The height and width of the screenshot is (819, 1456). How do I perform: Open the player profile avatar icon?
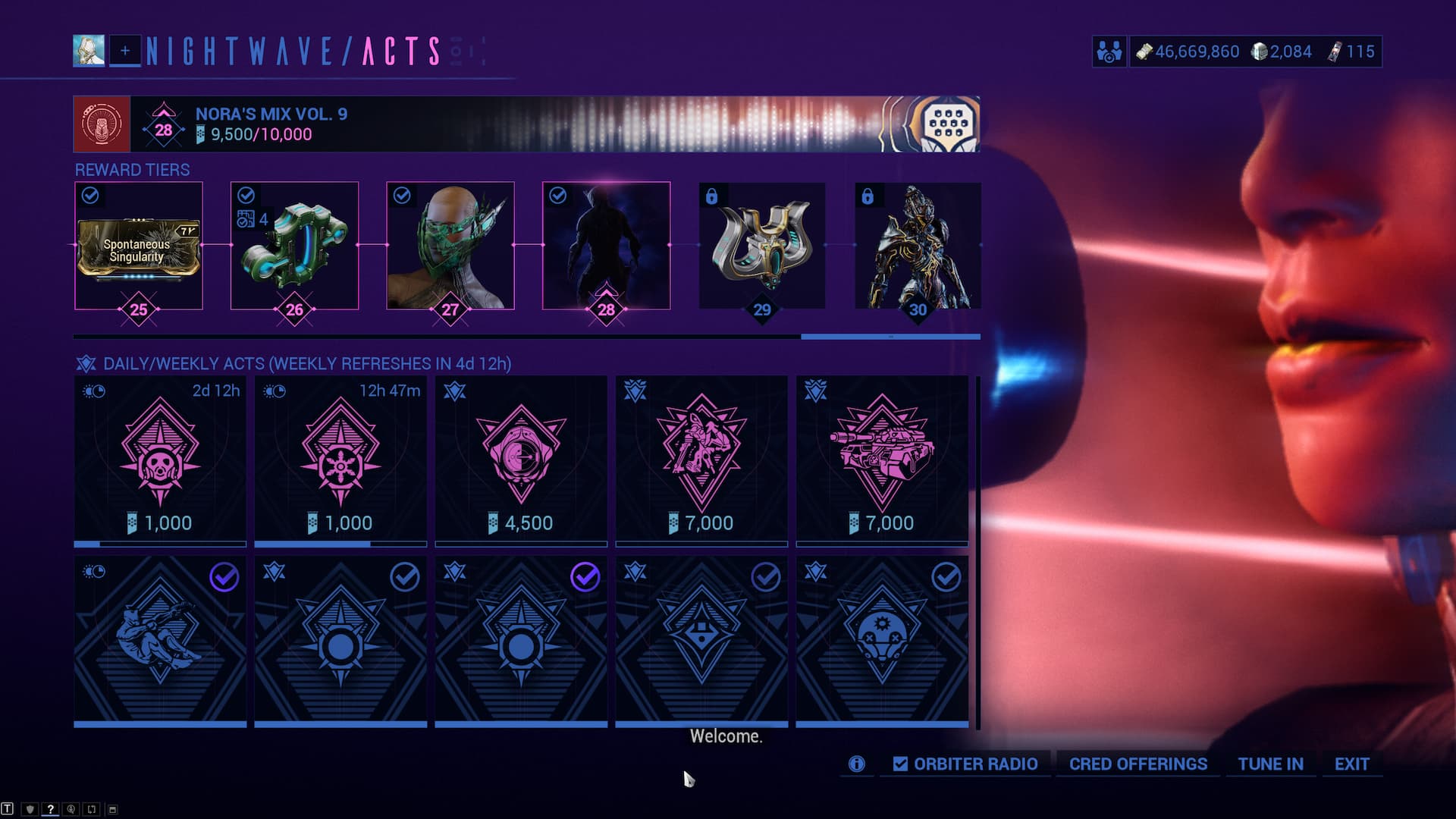(89, 51)
